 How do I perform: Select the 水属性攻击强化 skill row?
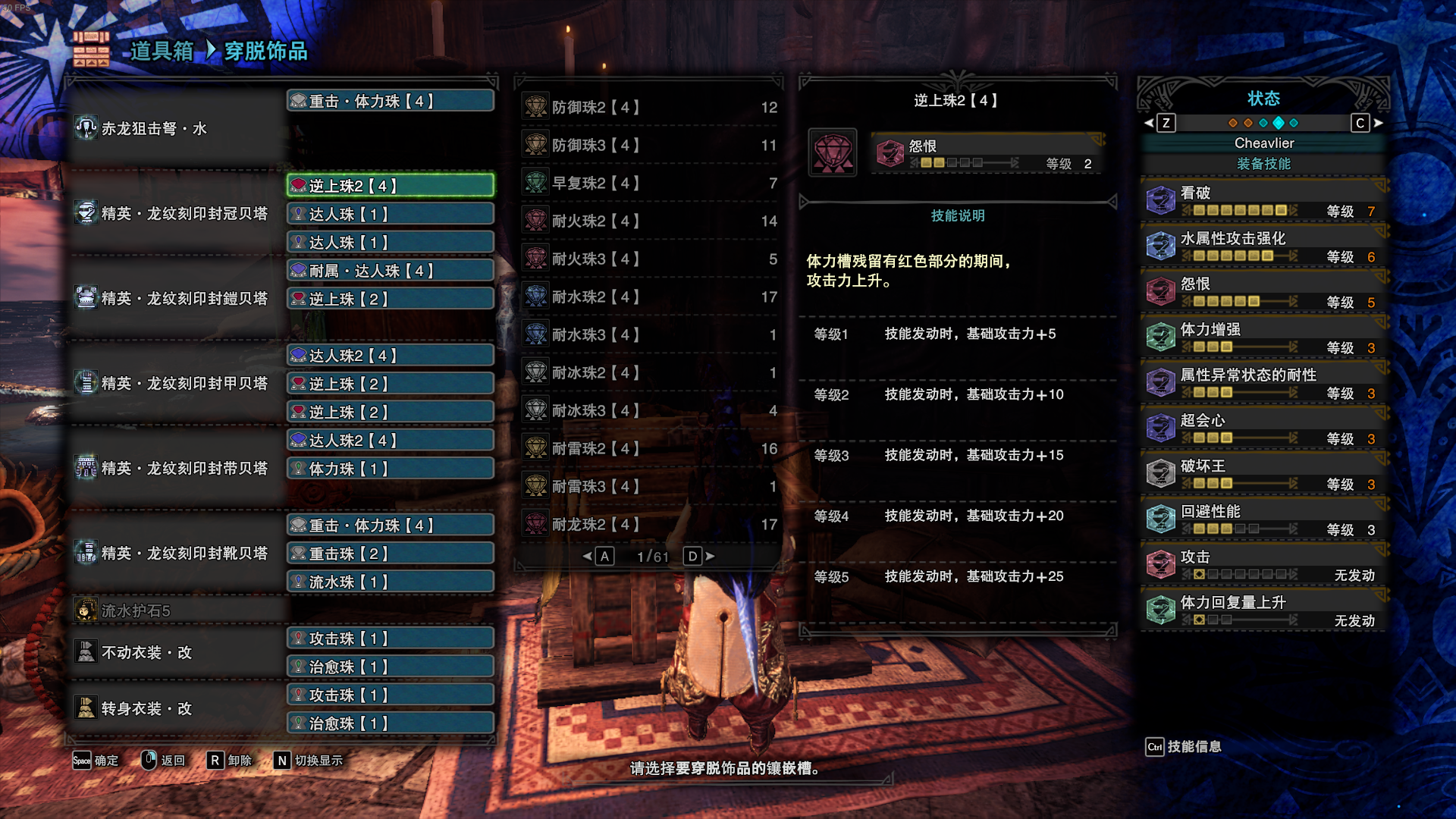pyautogui.click(x=1263, y=246)
